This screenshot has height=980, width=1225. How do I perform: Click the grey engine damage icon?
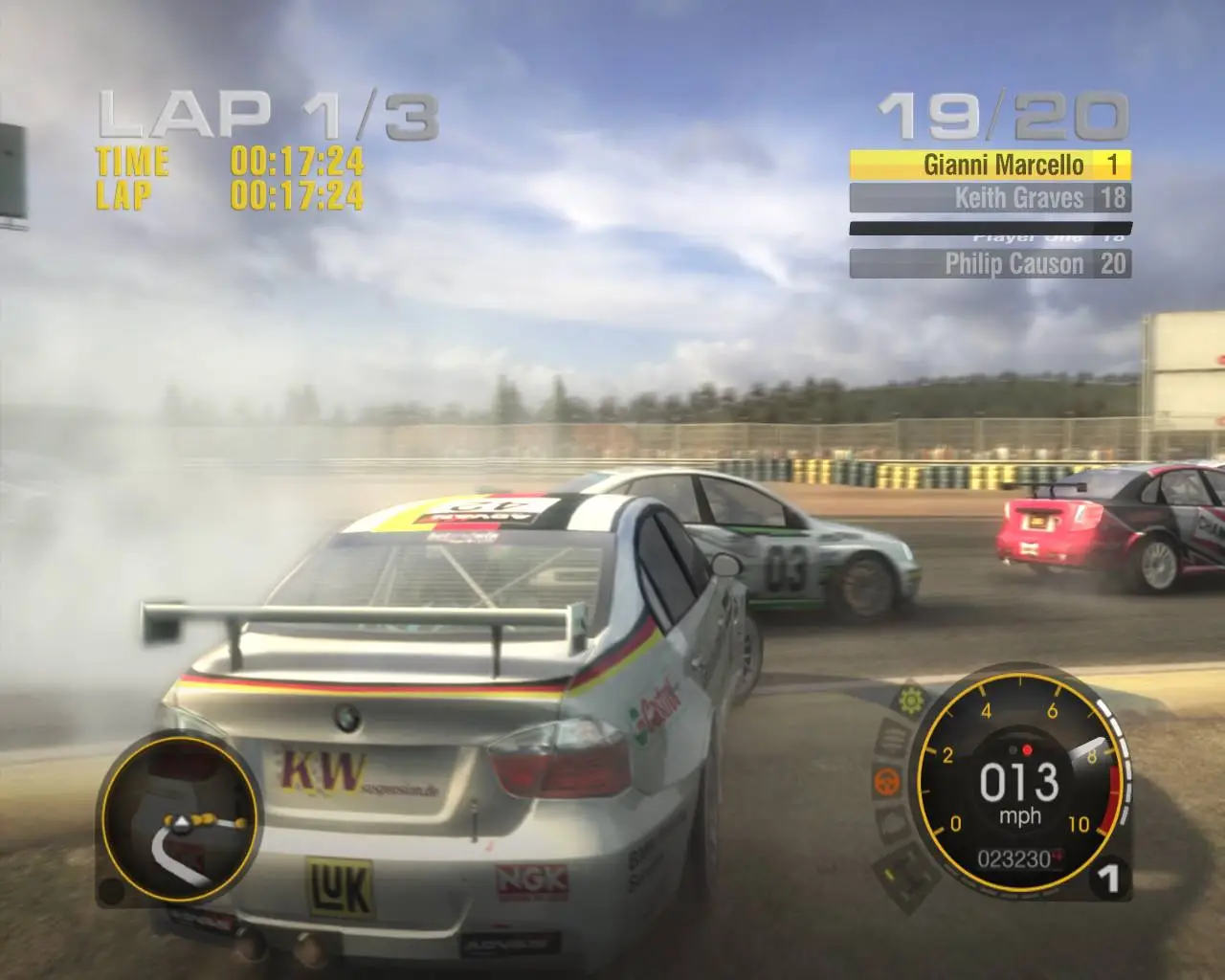pos(891,824)
